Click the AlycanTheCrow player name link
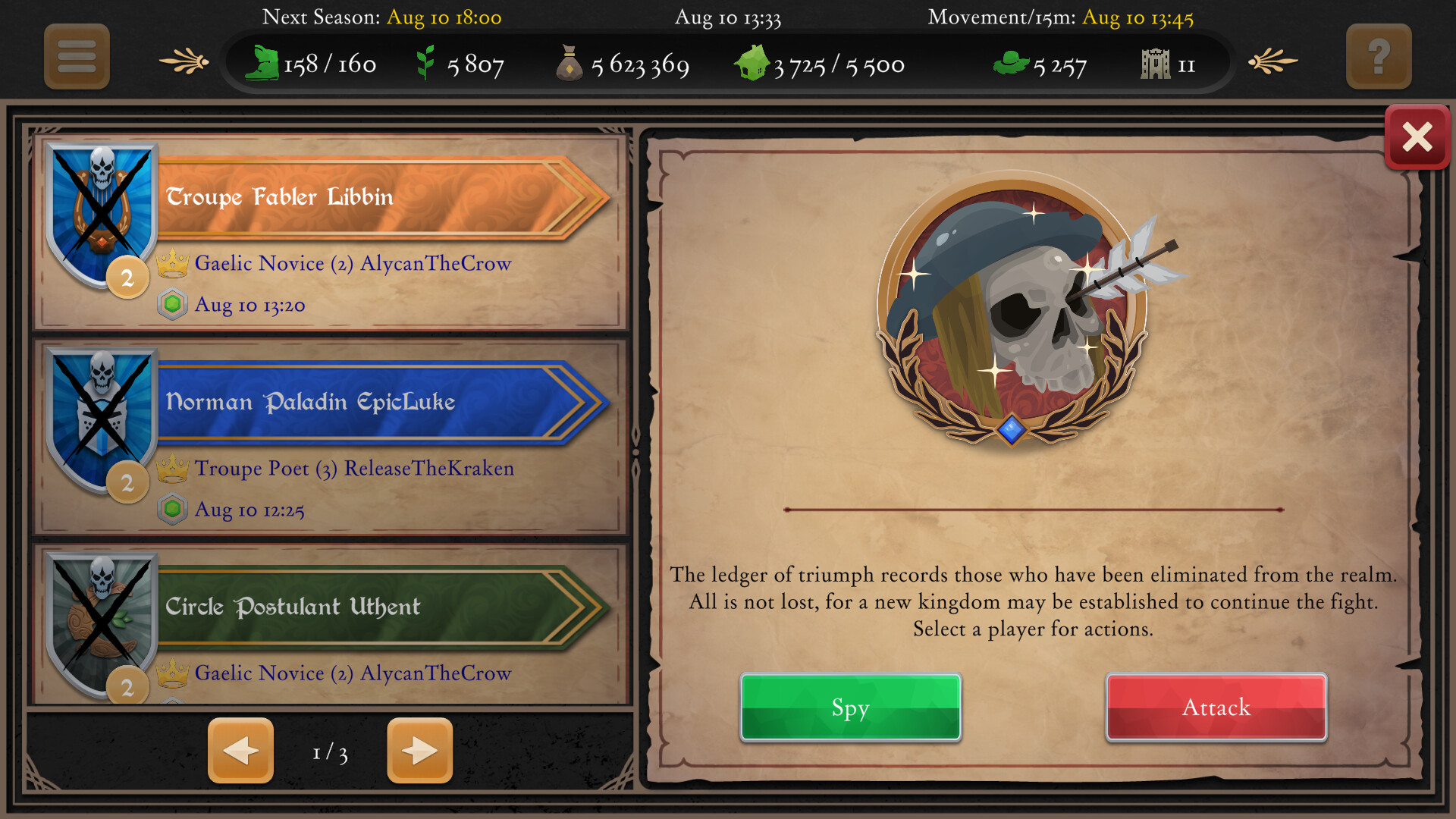 click(x=438, y=263)
